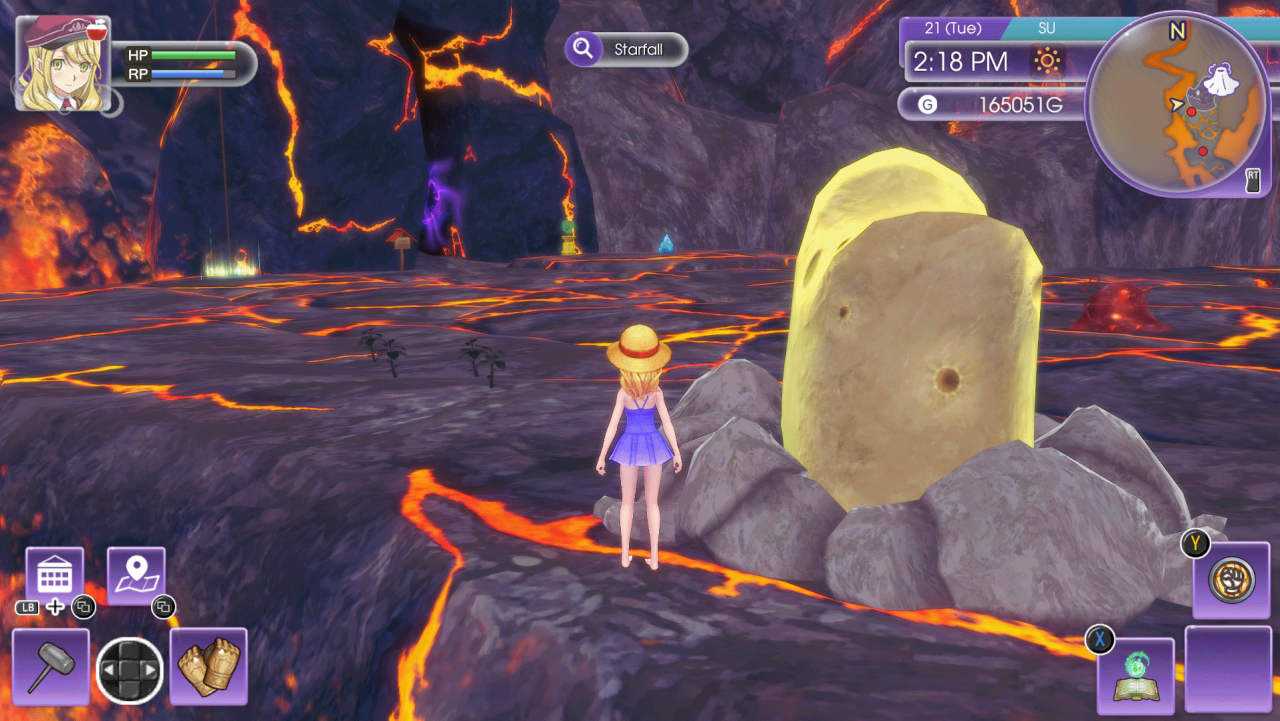Click the circular minimap
The image size is (1280, 721).
click(x=1176, y=103)
